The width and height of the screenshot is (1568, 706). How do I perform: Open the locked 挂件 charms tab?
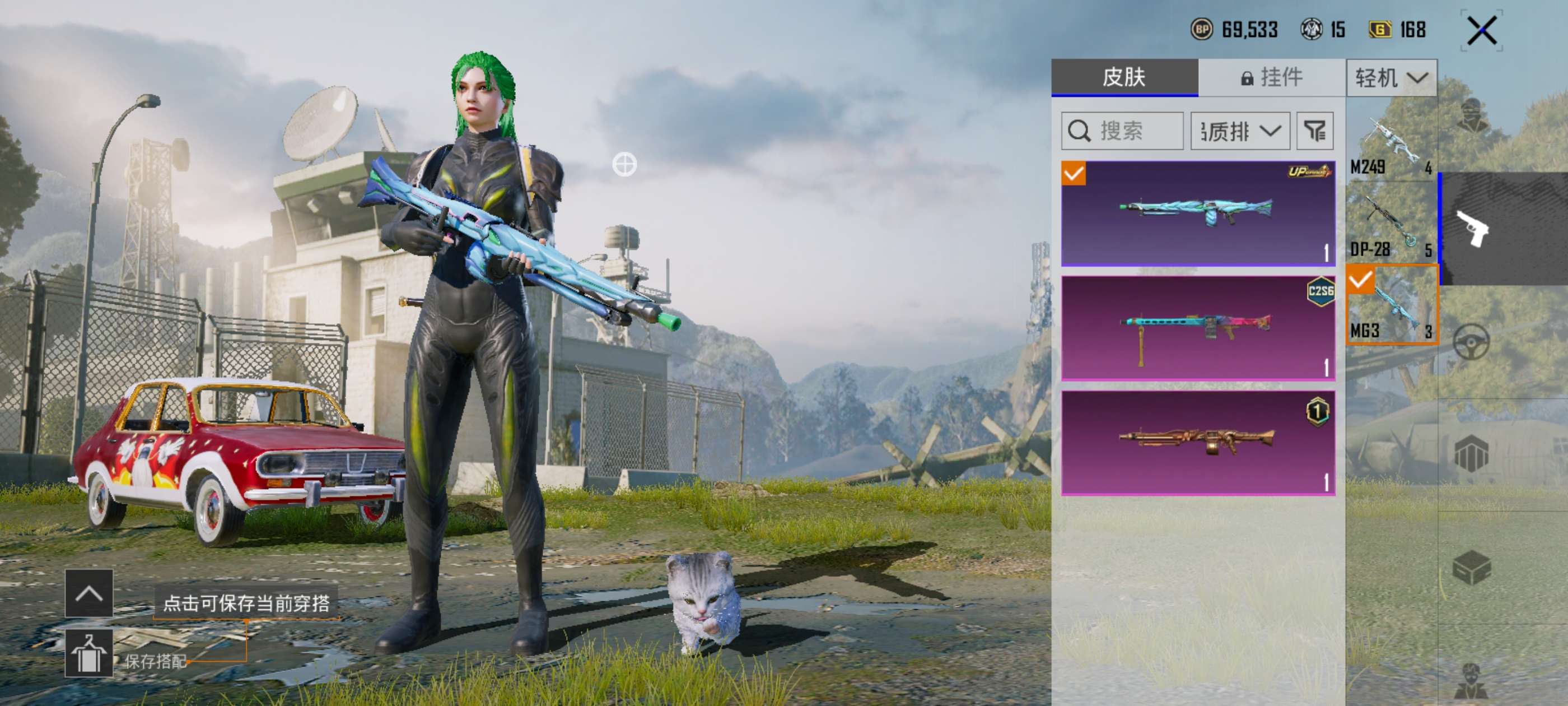click(1271, 77)
